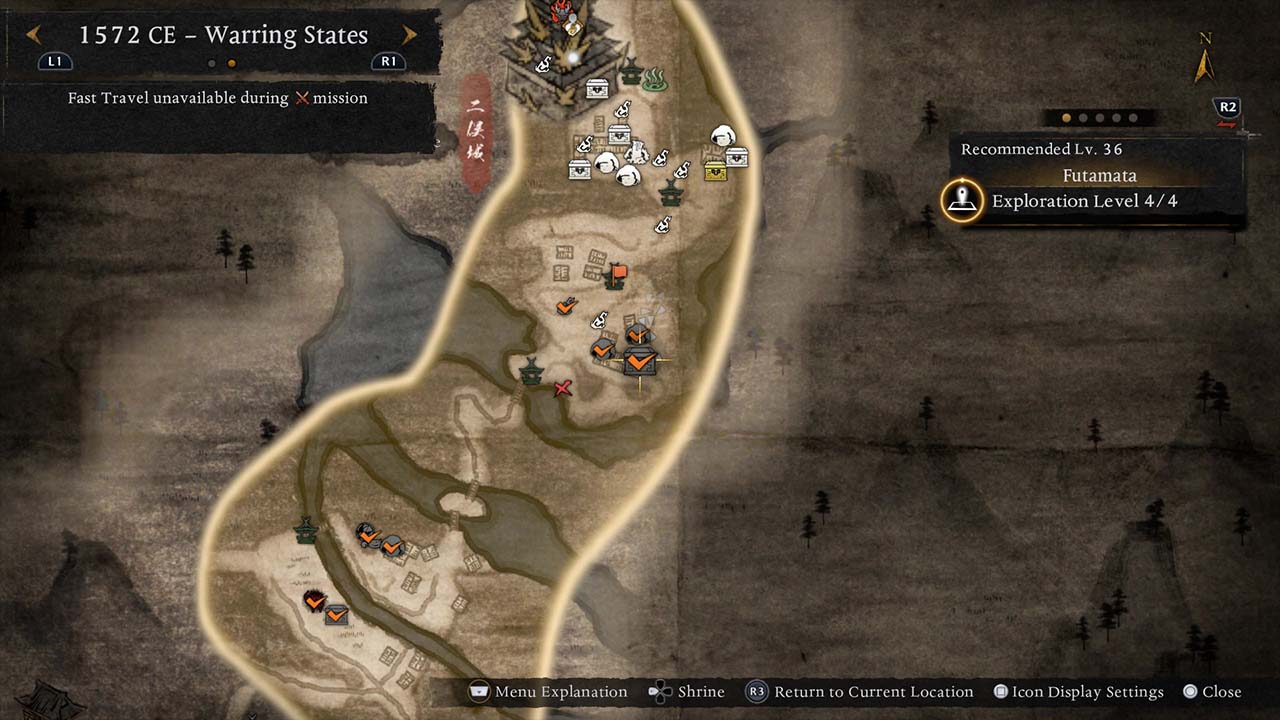Pick the shrine marker next to the hot spring
1280x720 pixels.
tap(631, 72)
